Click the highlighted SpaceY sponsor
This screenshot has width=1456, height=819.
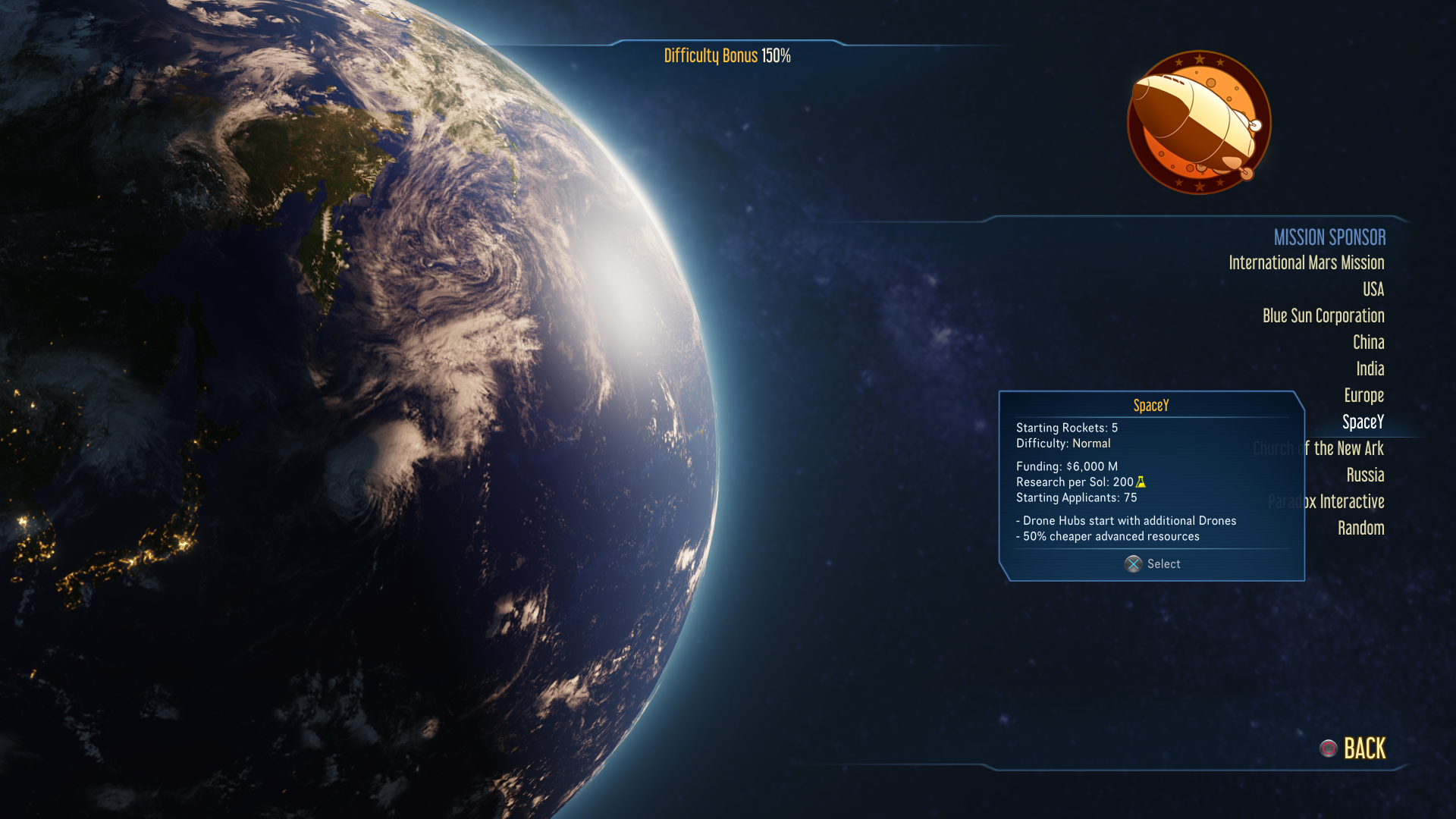(1363, 422)
